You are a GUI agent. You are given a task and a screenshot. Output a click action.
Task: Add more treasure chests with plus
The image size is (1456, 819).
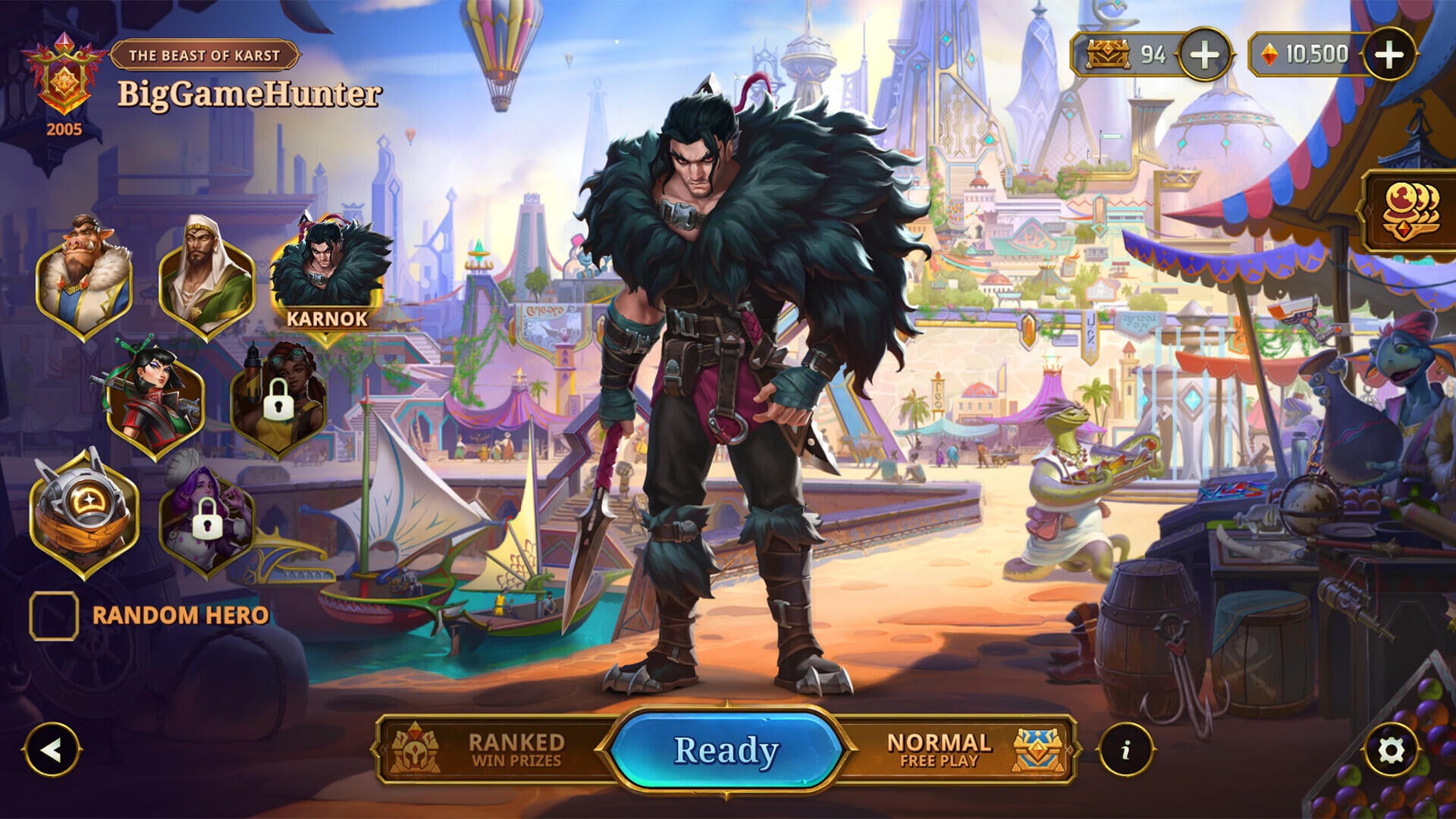point(1204,55)
